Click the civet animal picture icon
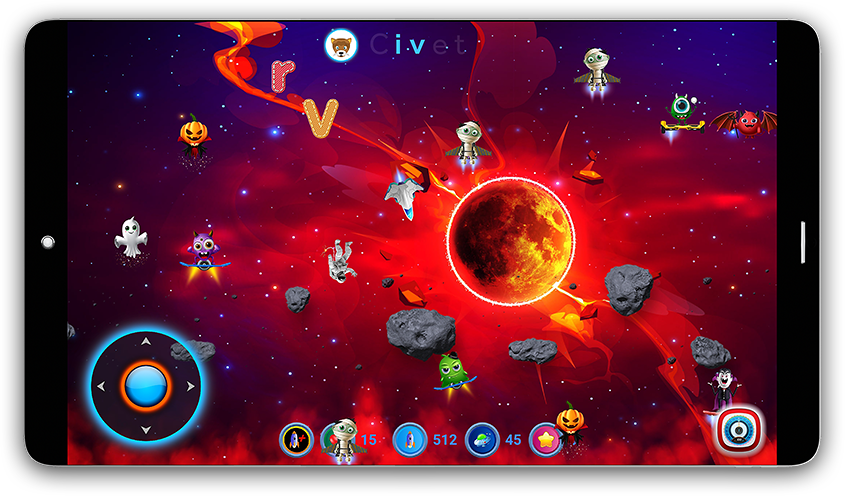Screen dimensions: 845x496 click(342, 45)
